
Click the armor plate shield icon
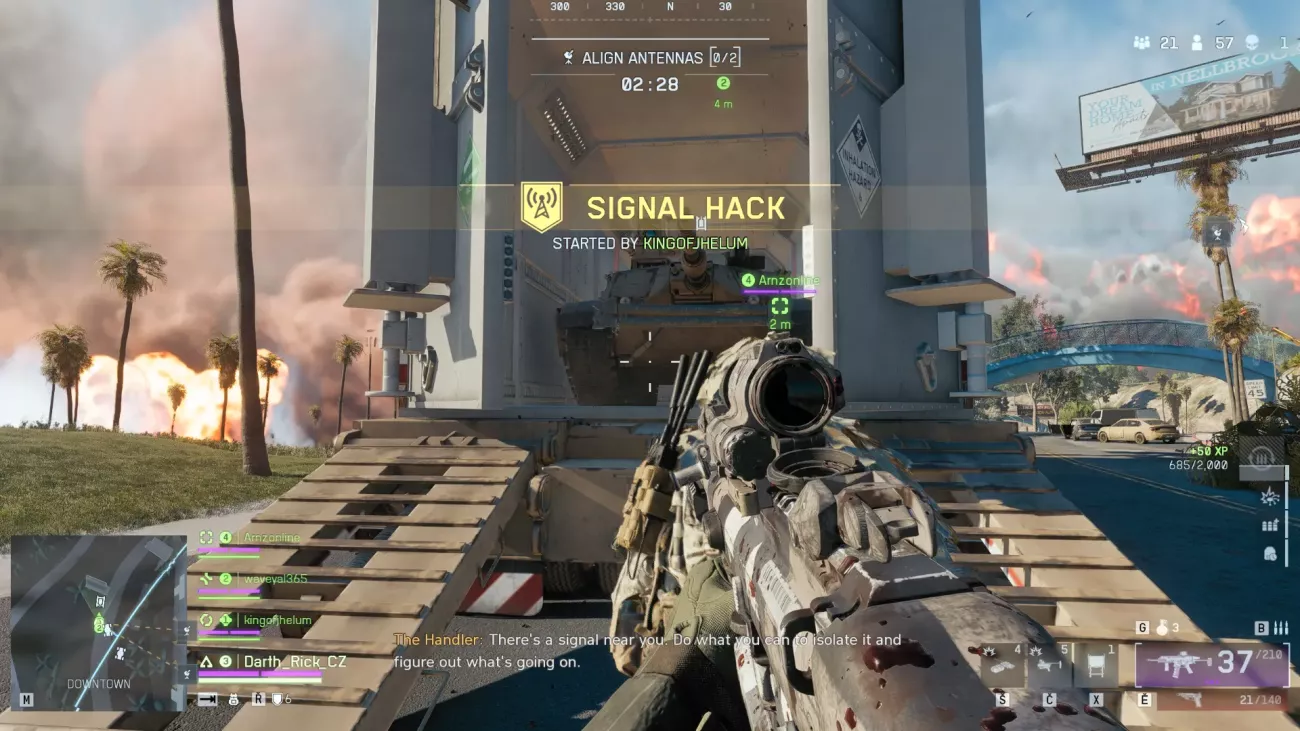pyautogui.click(x=278, y=699)
